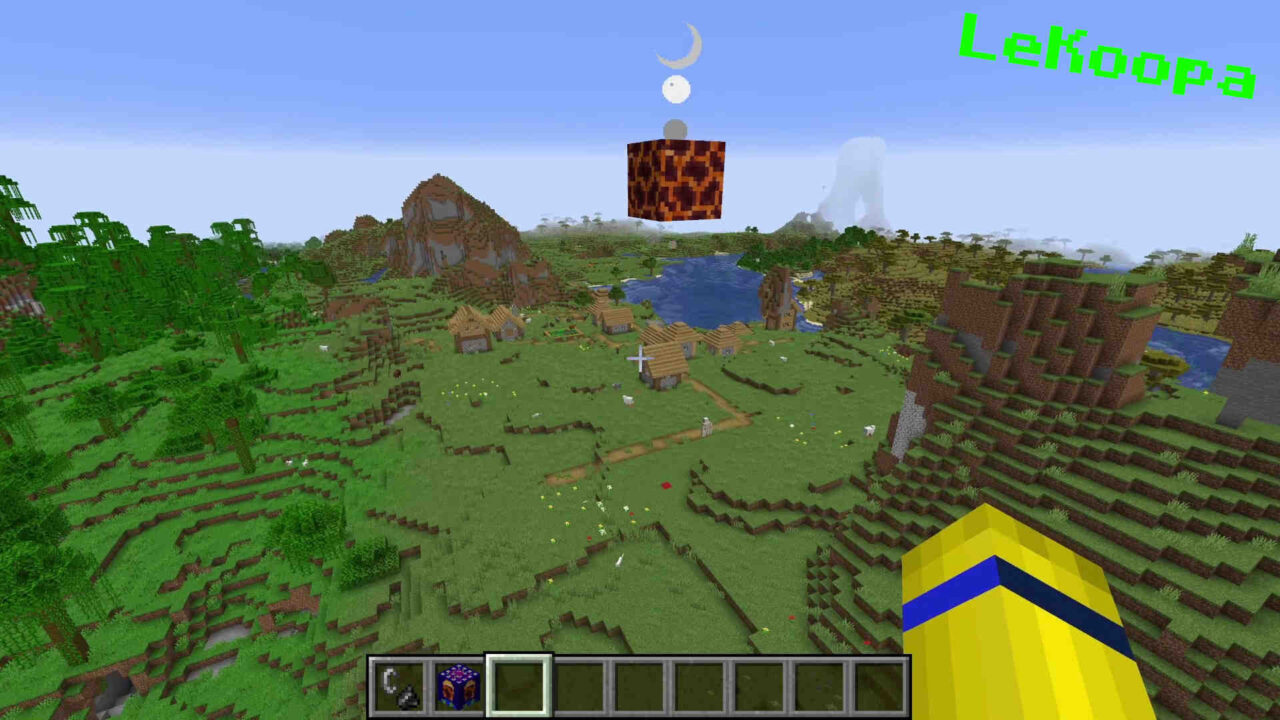Click the white sheep in the meadow
Image resolution: width=1280 pixels, height=720 pixels.
(627, 398)
